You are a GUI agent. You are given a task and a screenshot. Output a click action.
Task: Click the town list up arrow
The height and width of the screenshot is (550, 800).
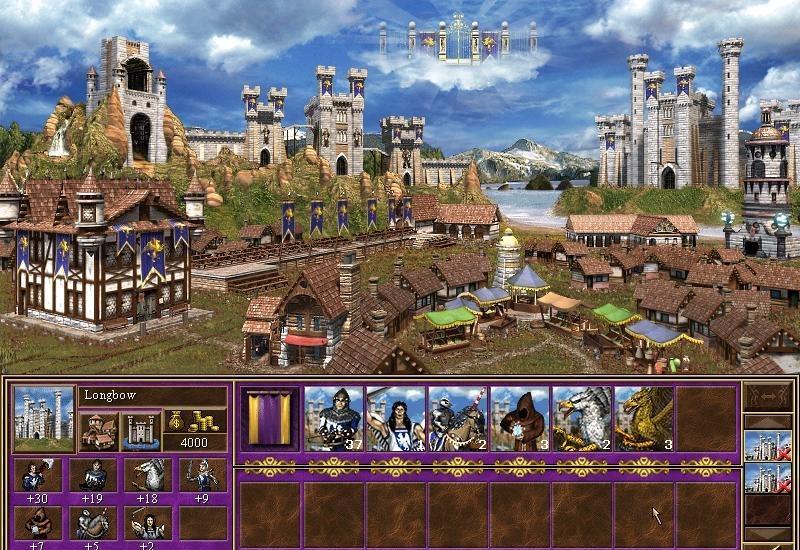point(768,421)
